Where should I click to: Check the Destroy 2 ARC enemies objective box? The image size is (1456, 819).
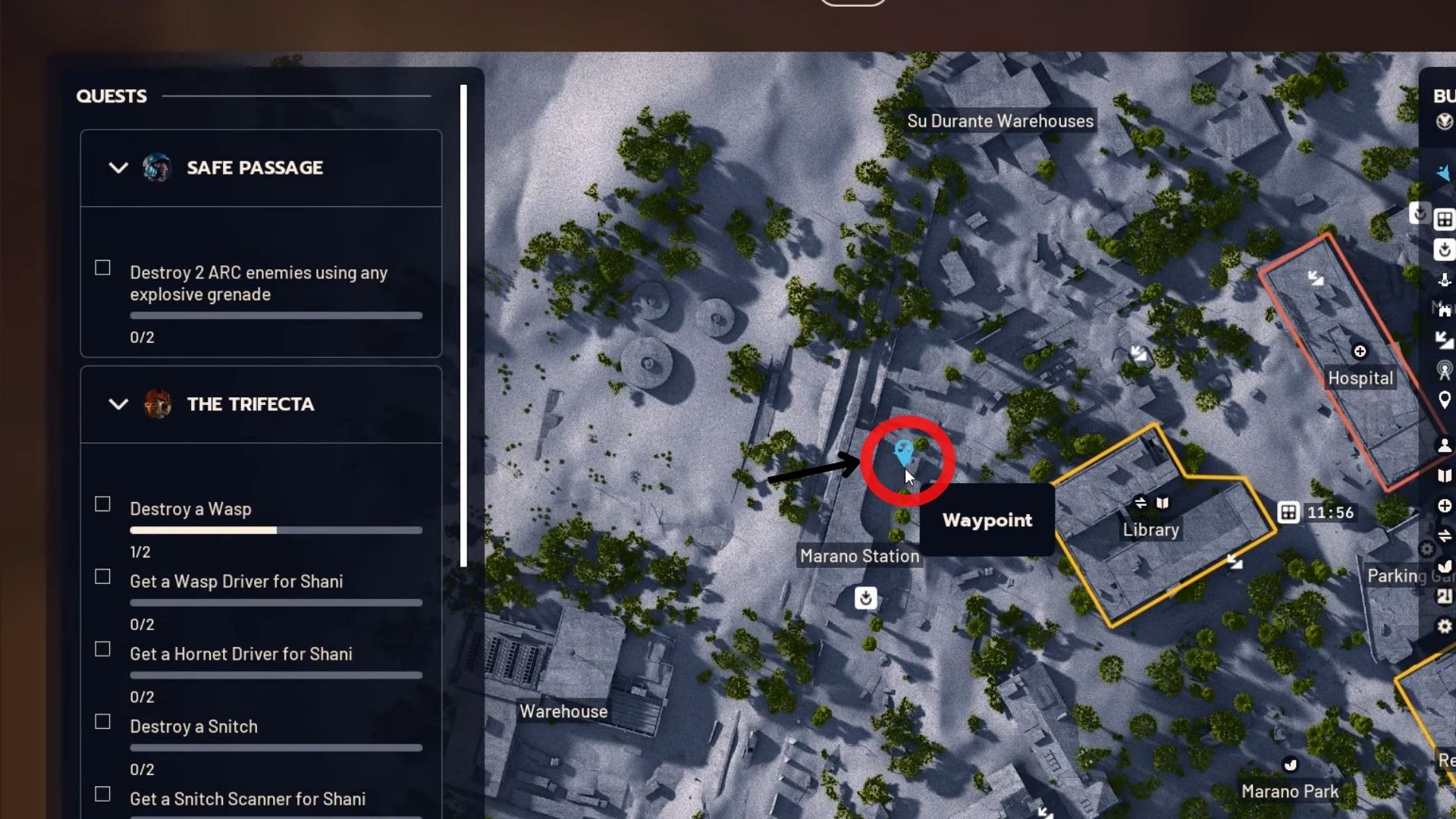[x=102, y=267]
